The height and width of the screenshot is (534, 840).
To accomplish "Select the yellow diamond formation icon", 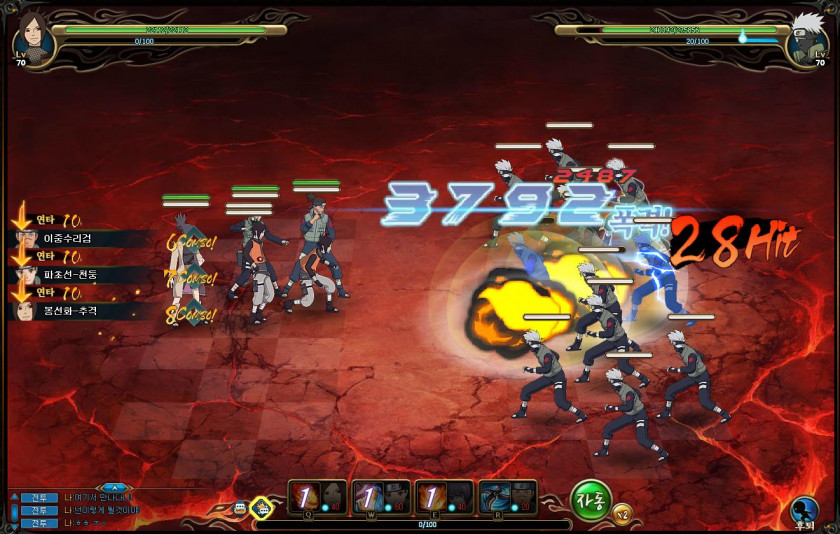I will pos(261,507).
